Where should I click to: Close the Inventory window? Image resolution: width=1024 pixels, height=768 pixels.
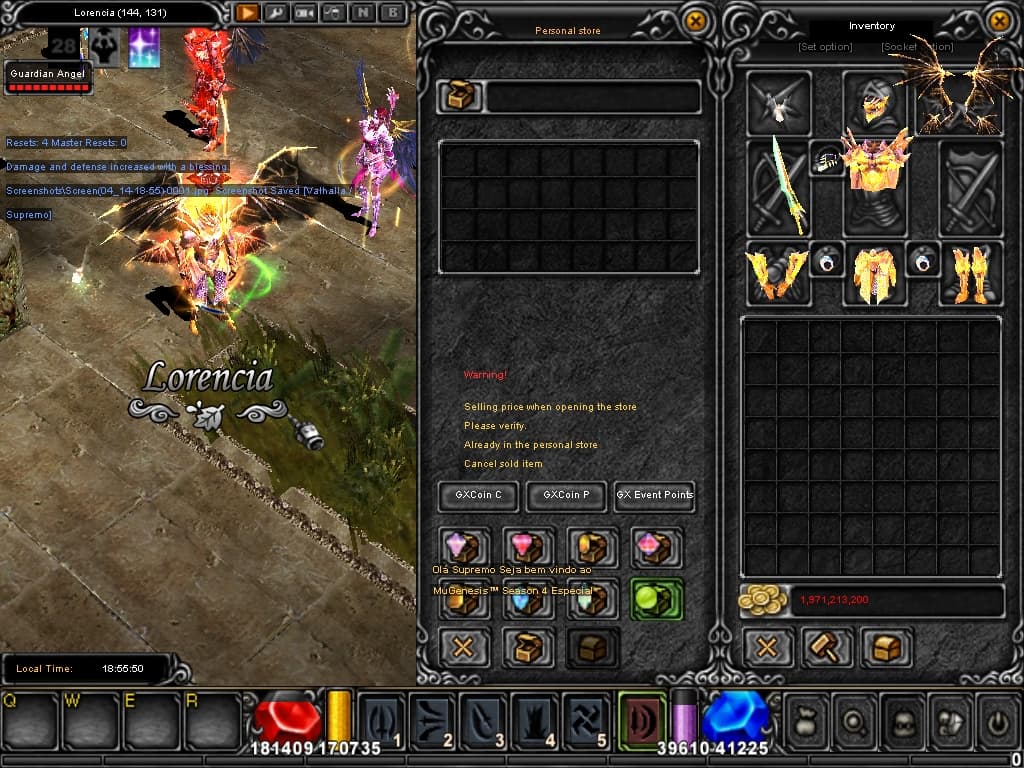998,20
